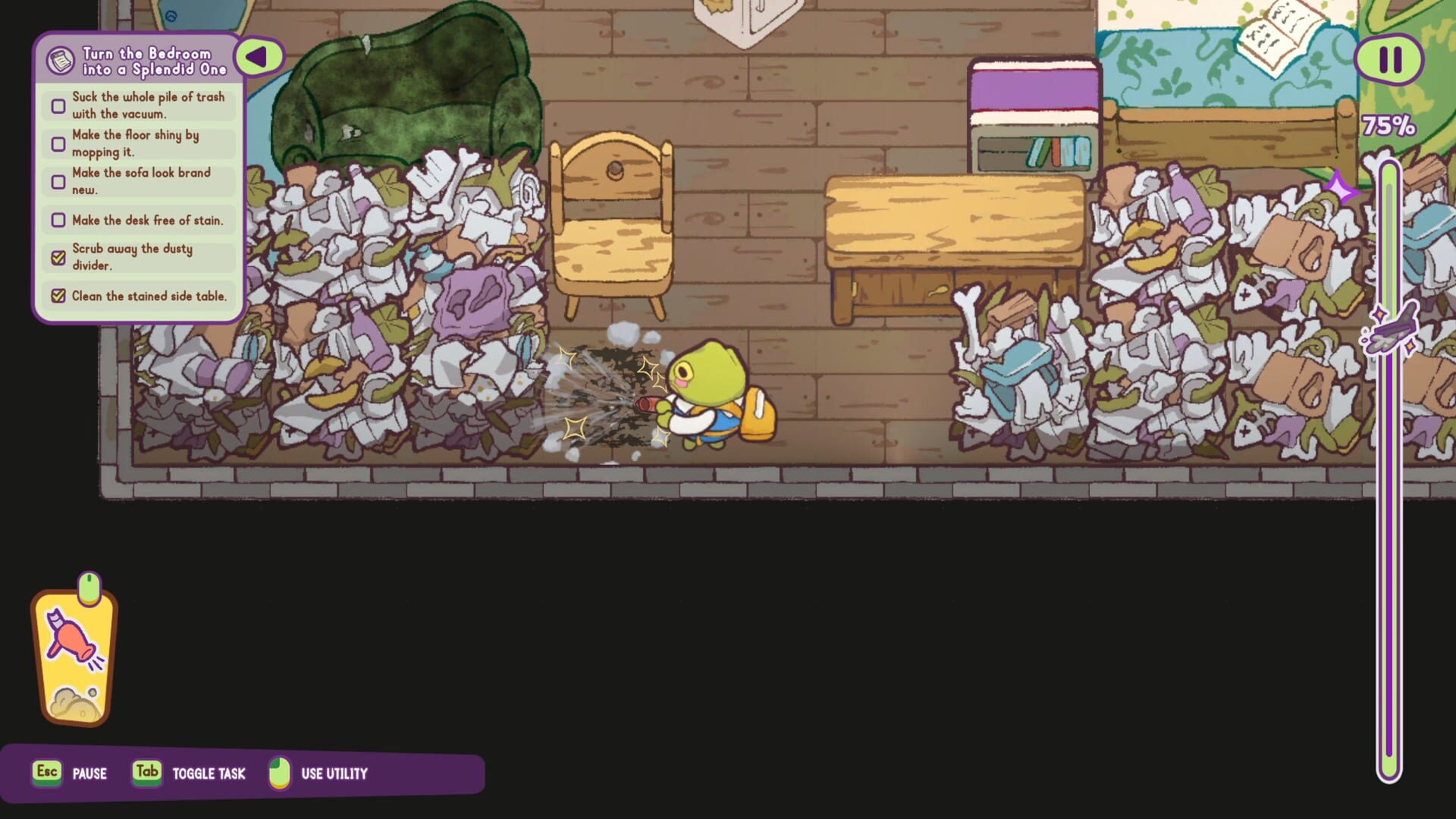Click the mouse icon beside USE UTILITY
This screenshot has width=1456, height=819.
coord(280,773)
